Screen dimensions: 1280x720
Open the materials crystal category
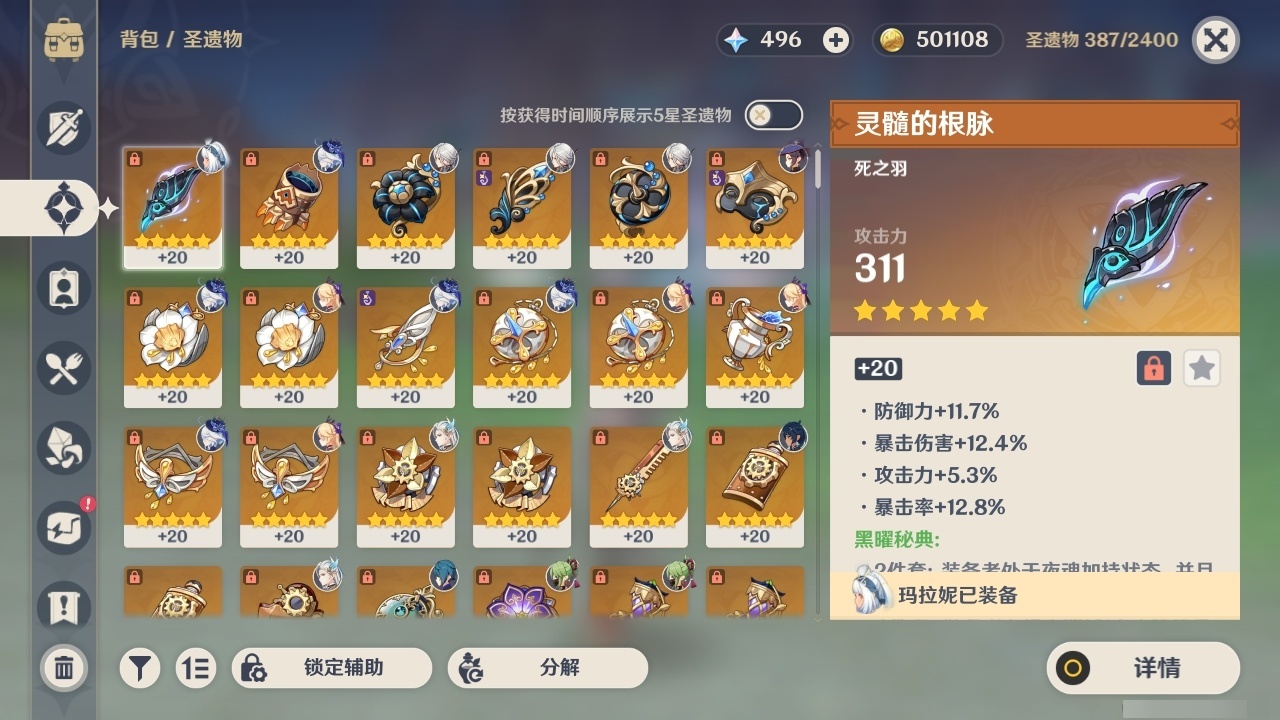pos(64,448)
